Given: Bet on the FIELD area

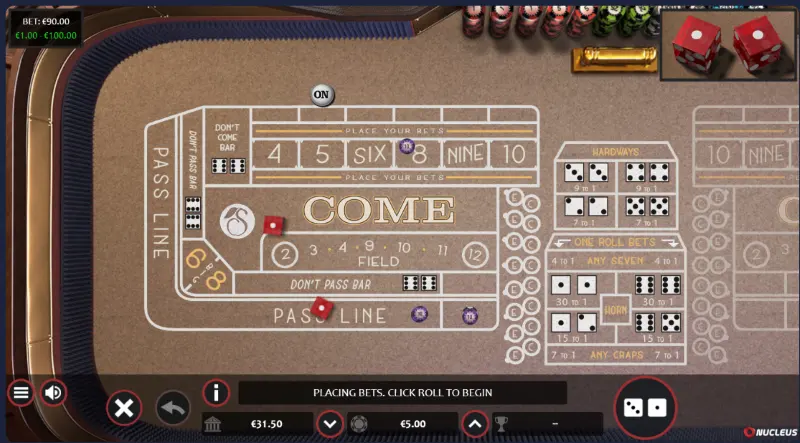Looking at the screenshot, I should pyautogui.click(x=378, y=254).
